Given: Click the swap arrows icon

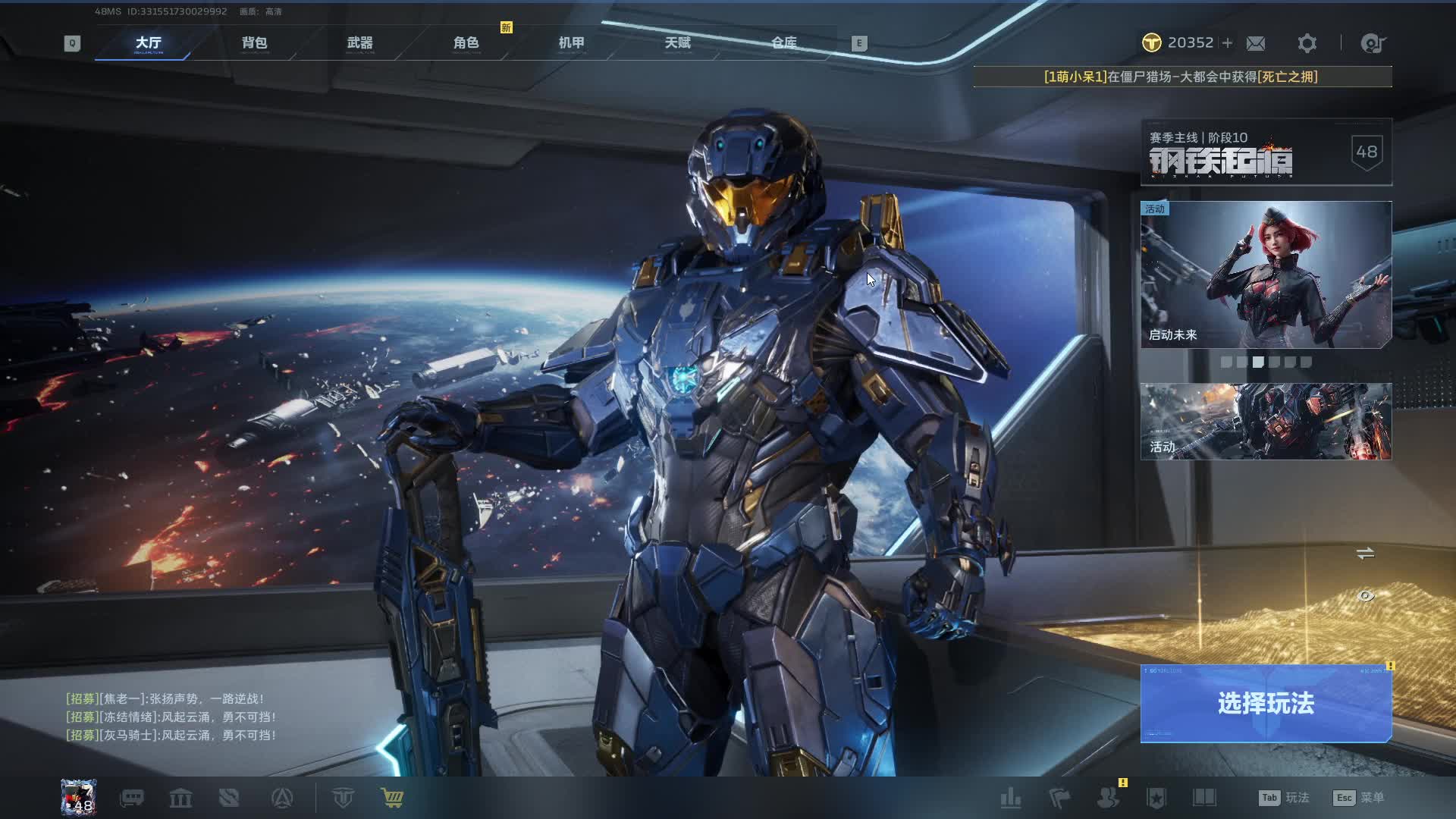Looking at the screenshot, I should point(1365,554).
